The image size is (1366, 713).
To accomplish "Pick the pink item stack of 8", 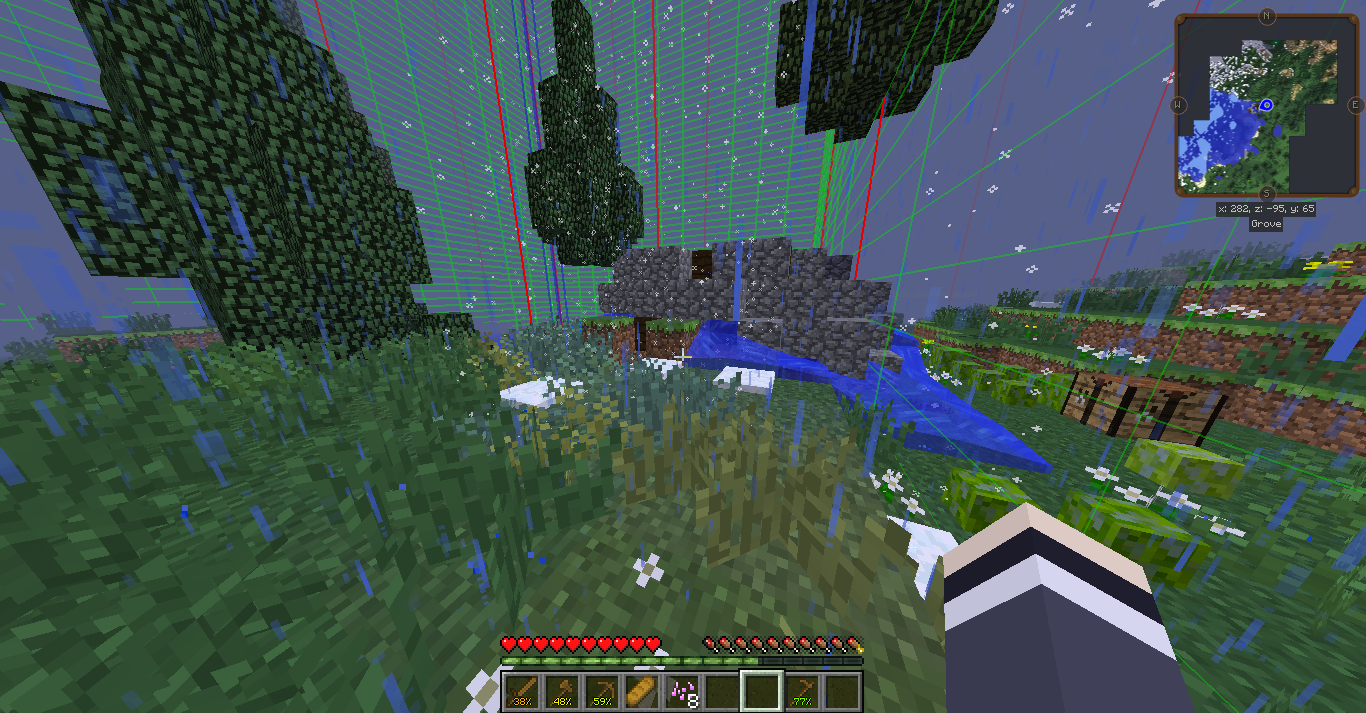I will (x=682, y=691).
